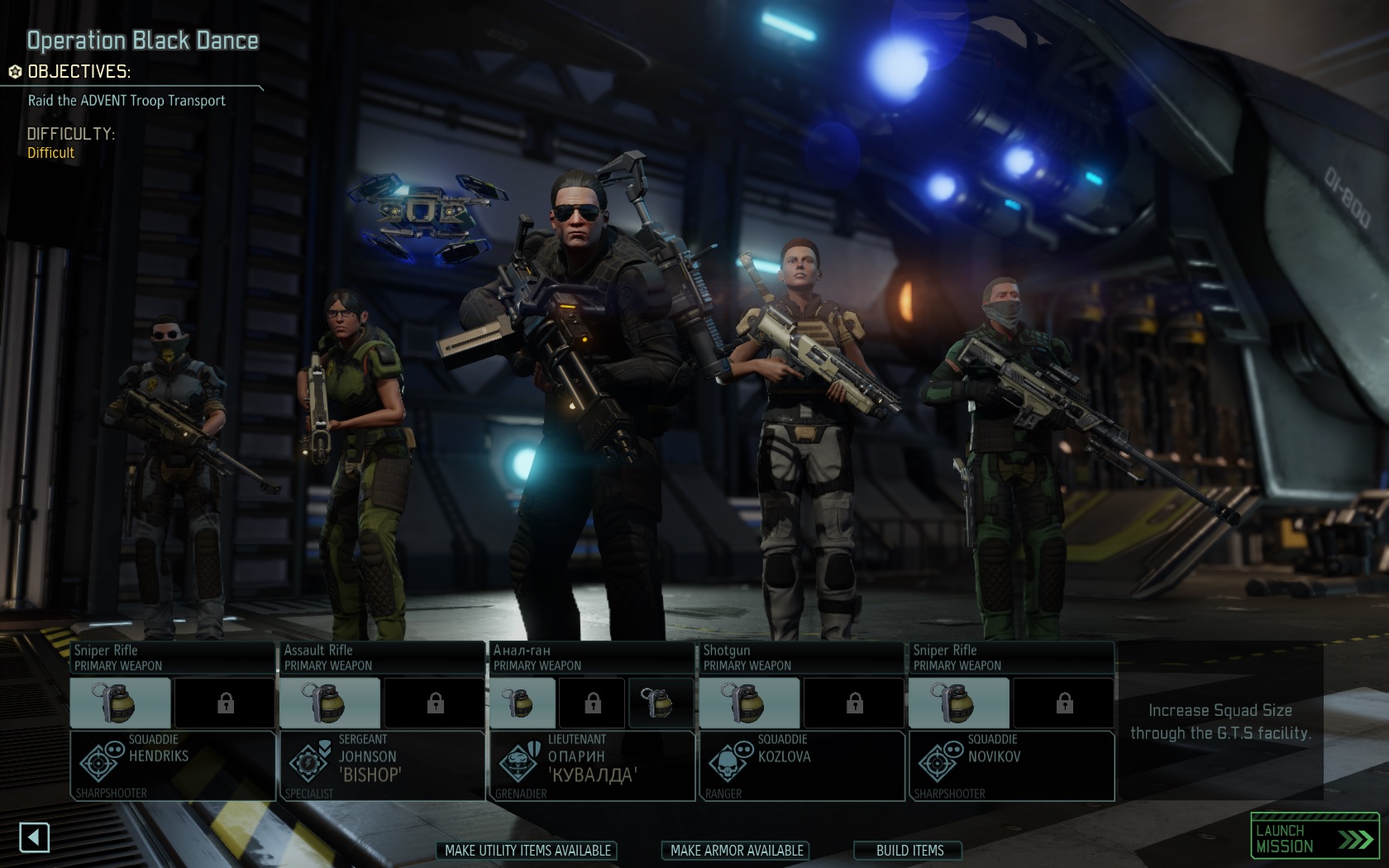Select the Lieutenant grenadier soldier card
The image size is (1389, 868).
(592, 765)
